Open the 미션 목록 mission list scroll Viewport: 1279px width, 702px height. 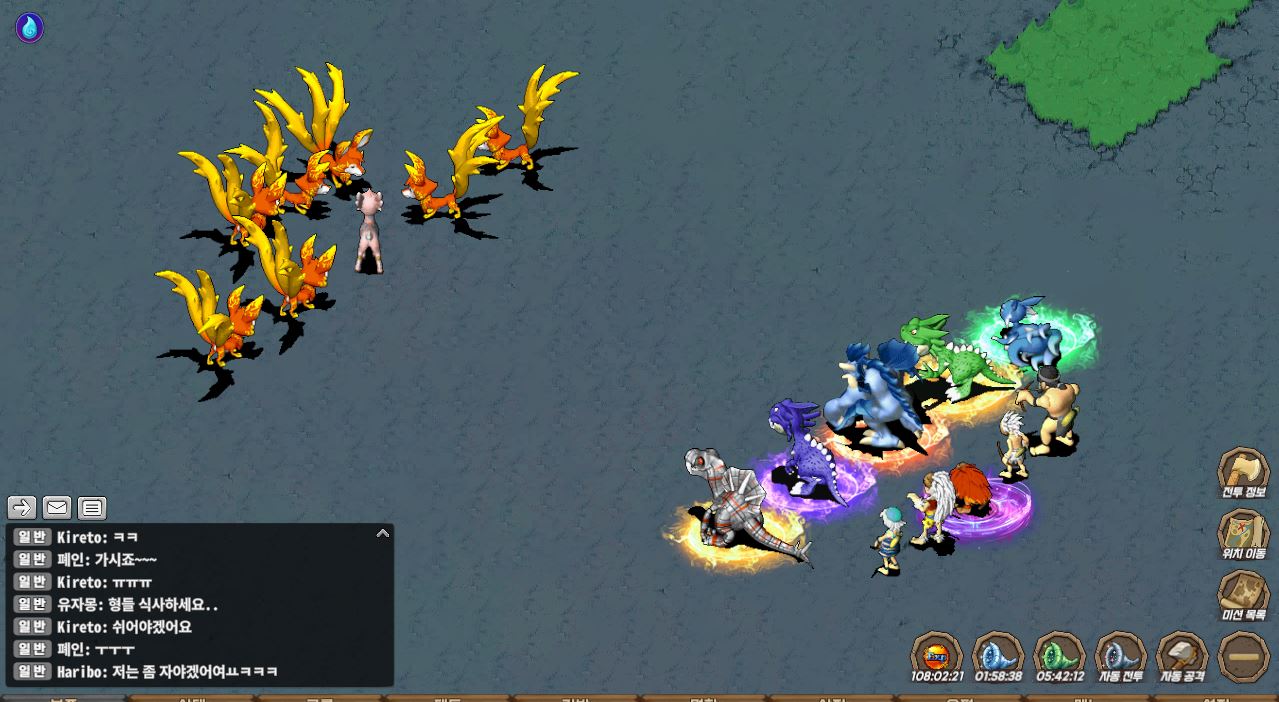[1242, 593]
